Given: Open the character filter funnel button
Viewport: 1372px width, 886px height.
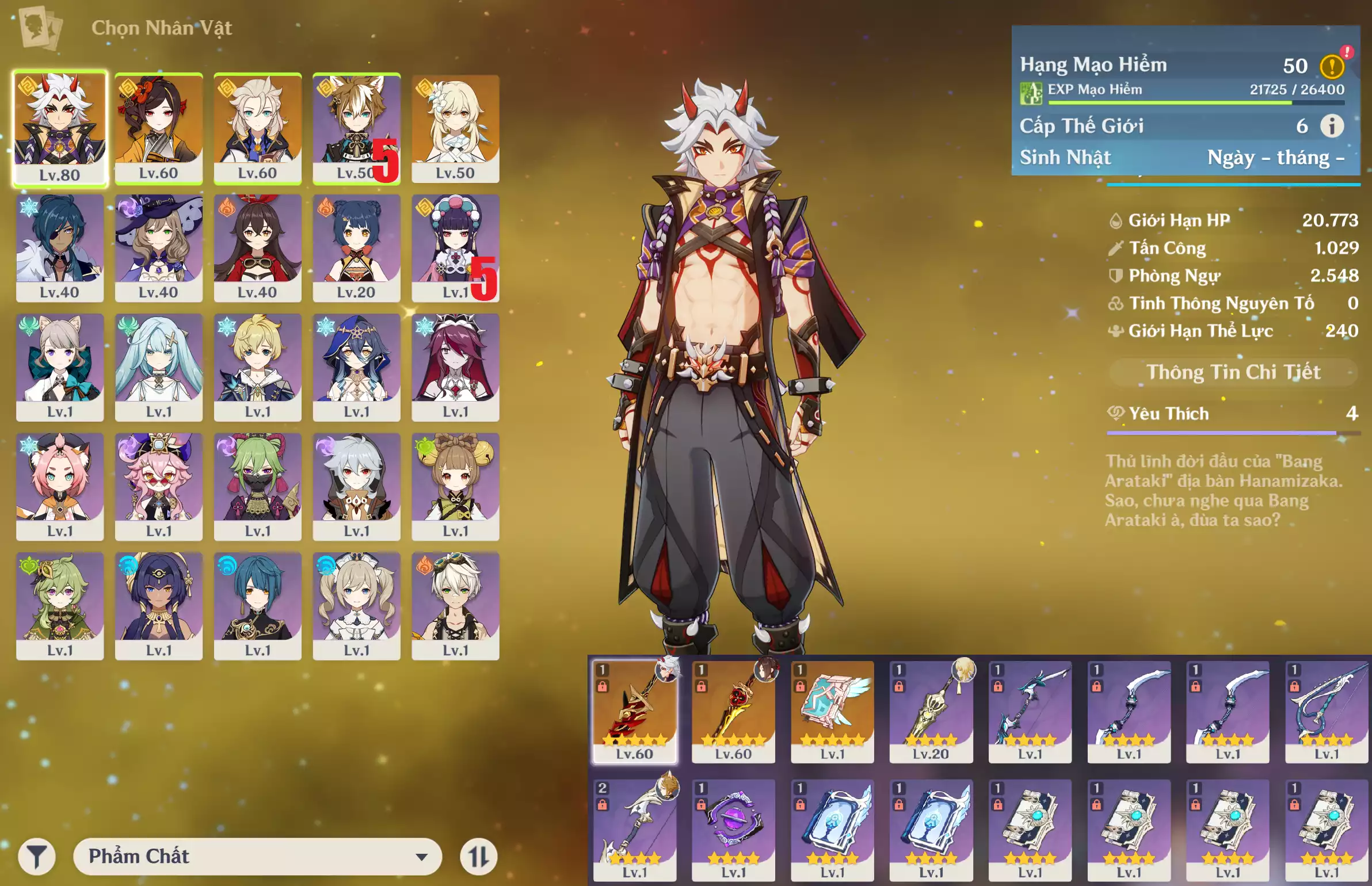Looking at the screenshot, I should pyautogui.click(x=37, y=857).
